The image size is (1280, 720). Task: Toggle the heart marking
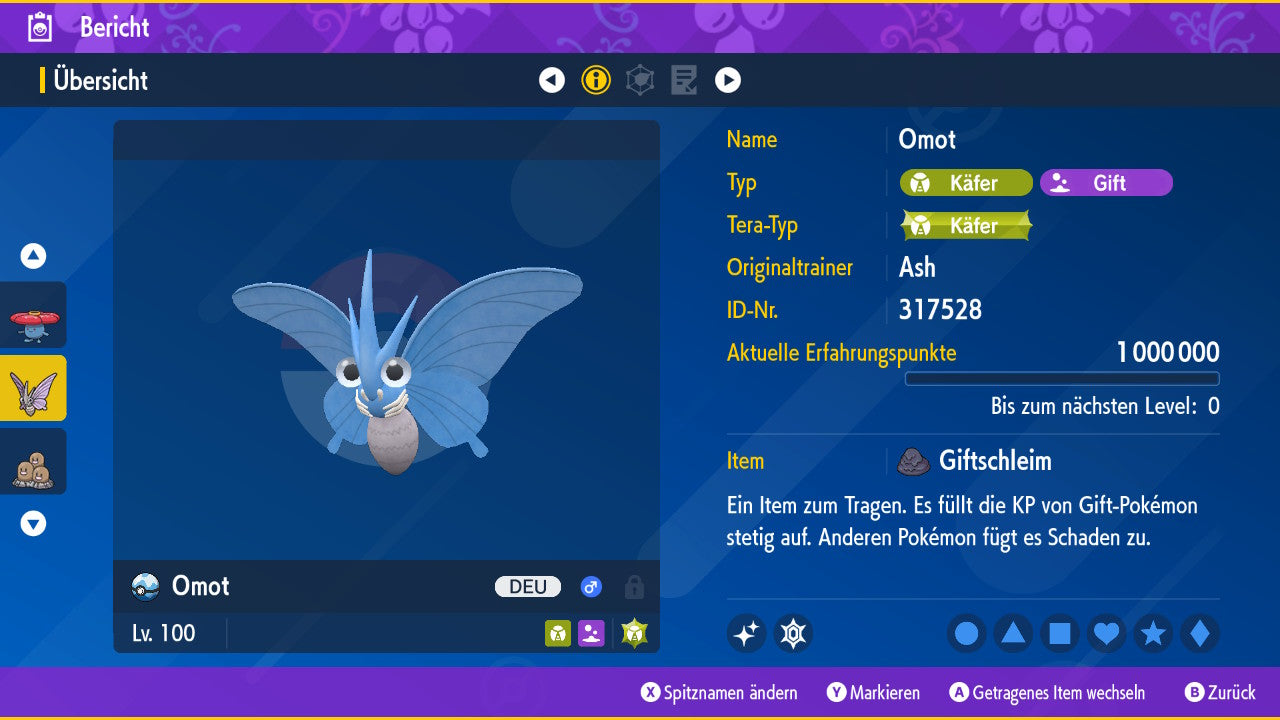[x=1106, y=633]
